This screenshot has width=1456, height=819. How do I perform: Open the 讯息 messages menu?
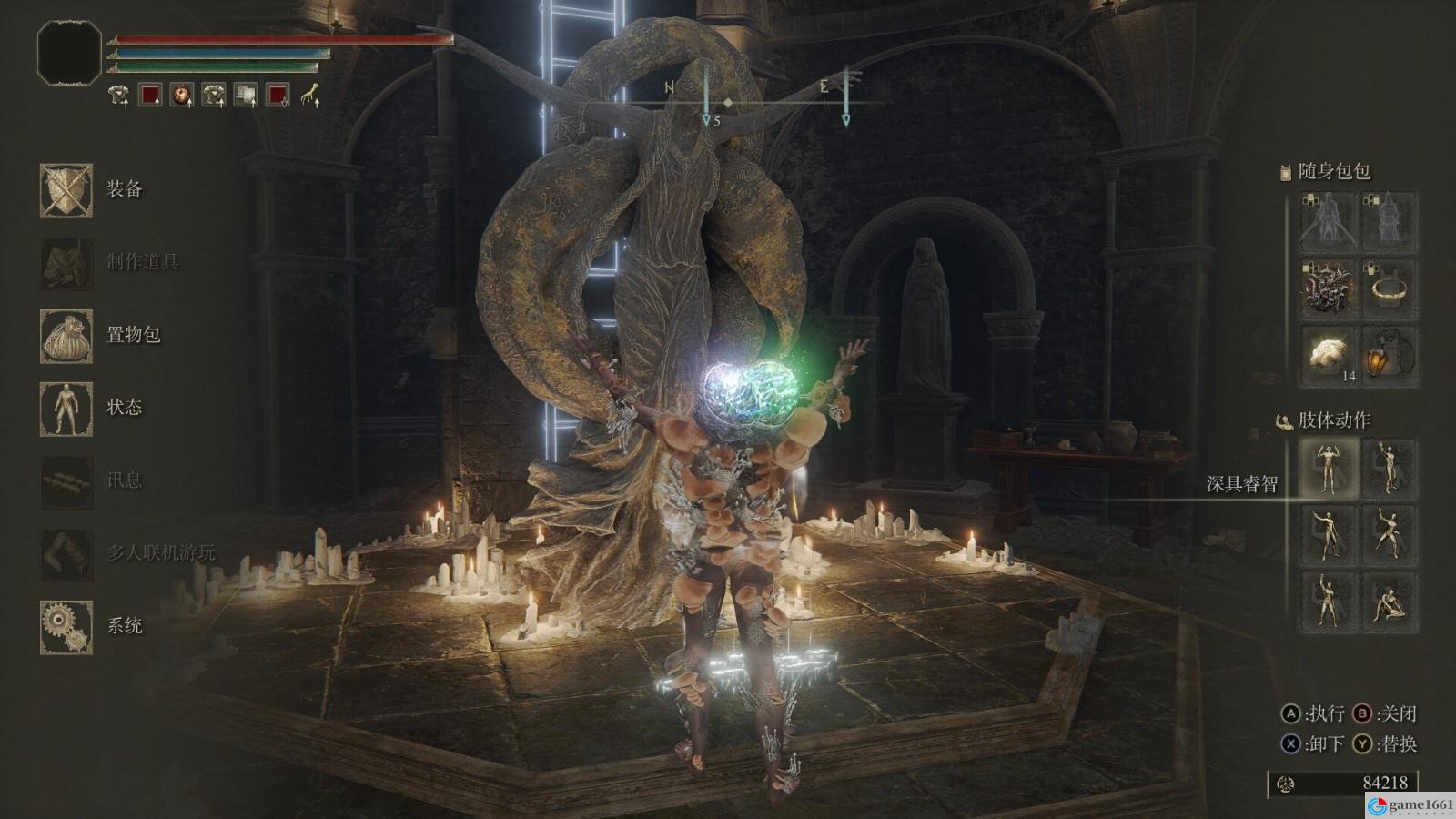66,481
